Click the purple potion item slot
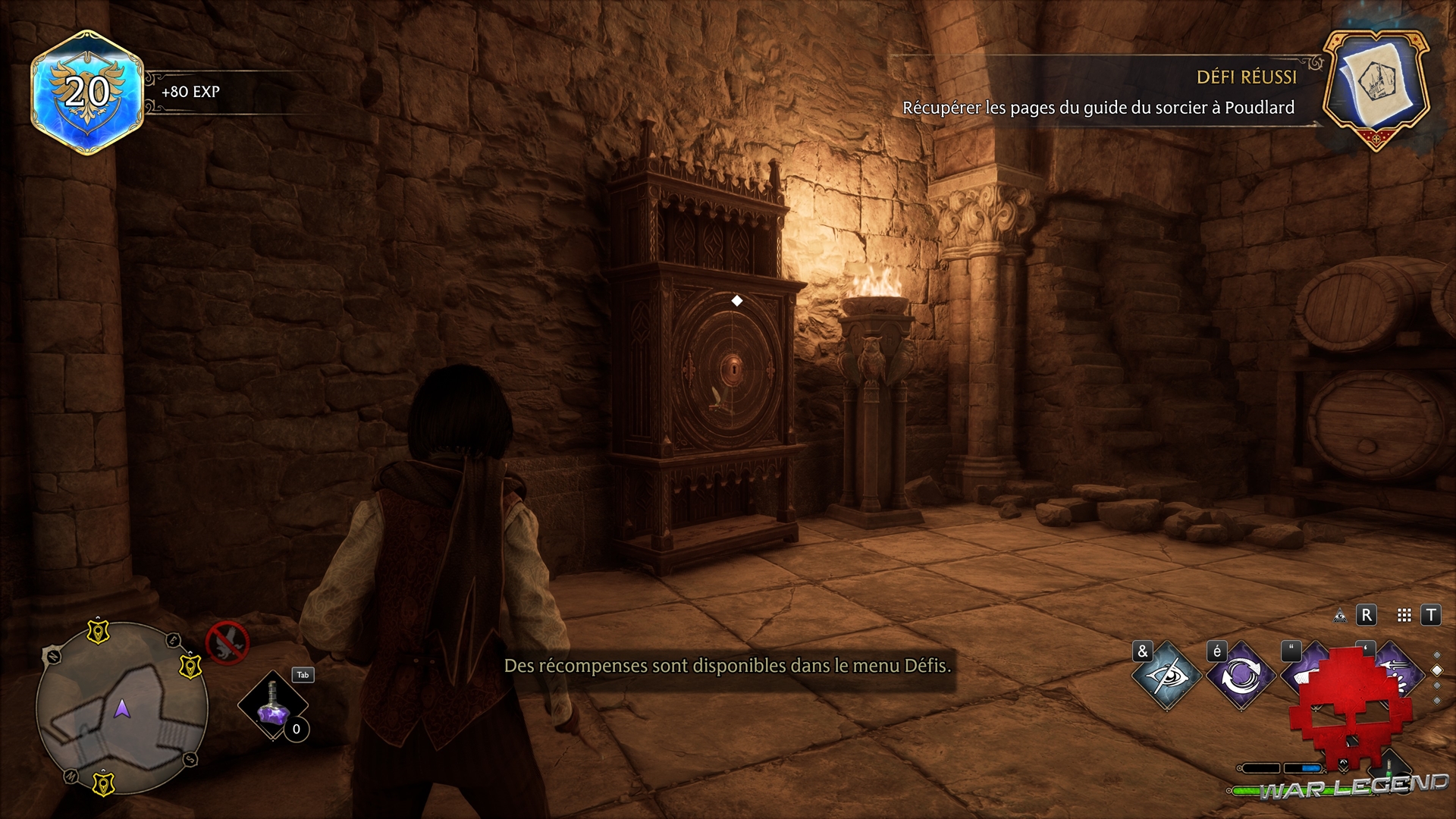The height and width of the screenshot is (819, 1456). (x=273, y=707)
